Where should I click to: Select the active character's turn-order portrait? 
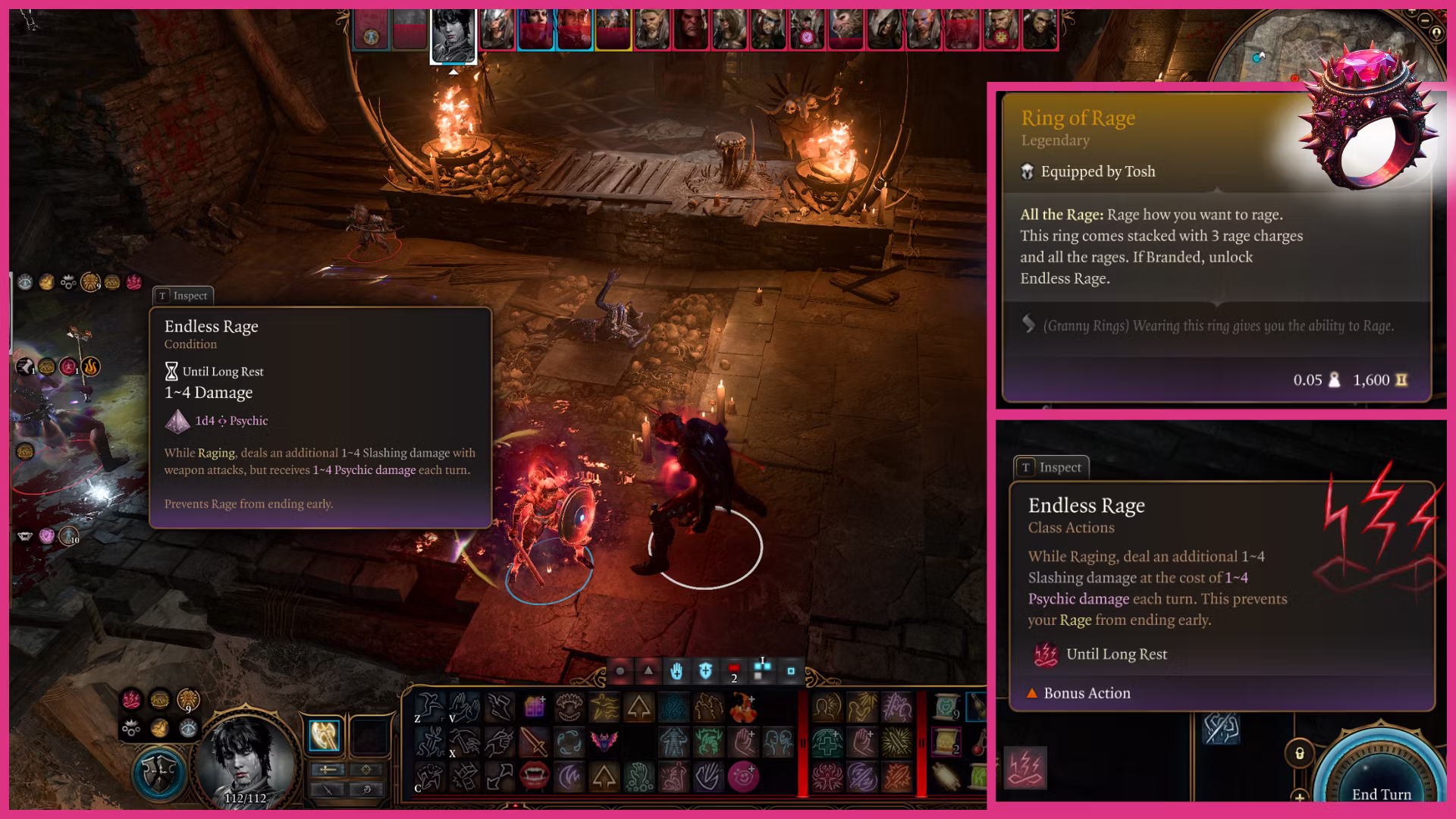pos(453,33)
